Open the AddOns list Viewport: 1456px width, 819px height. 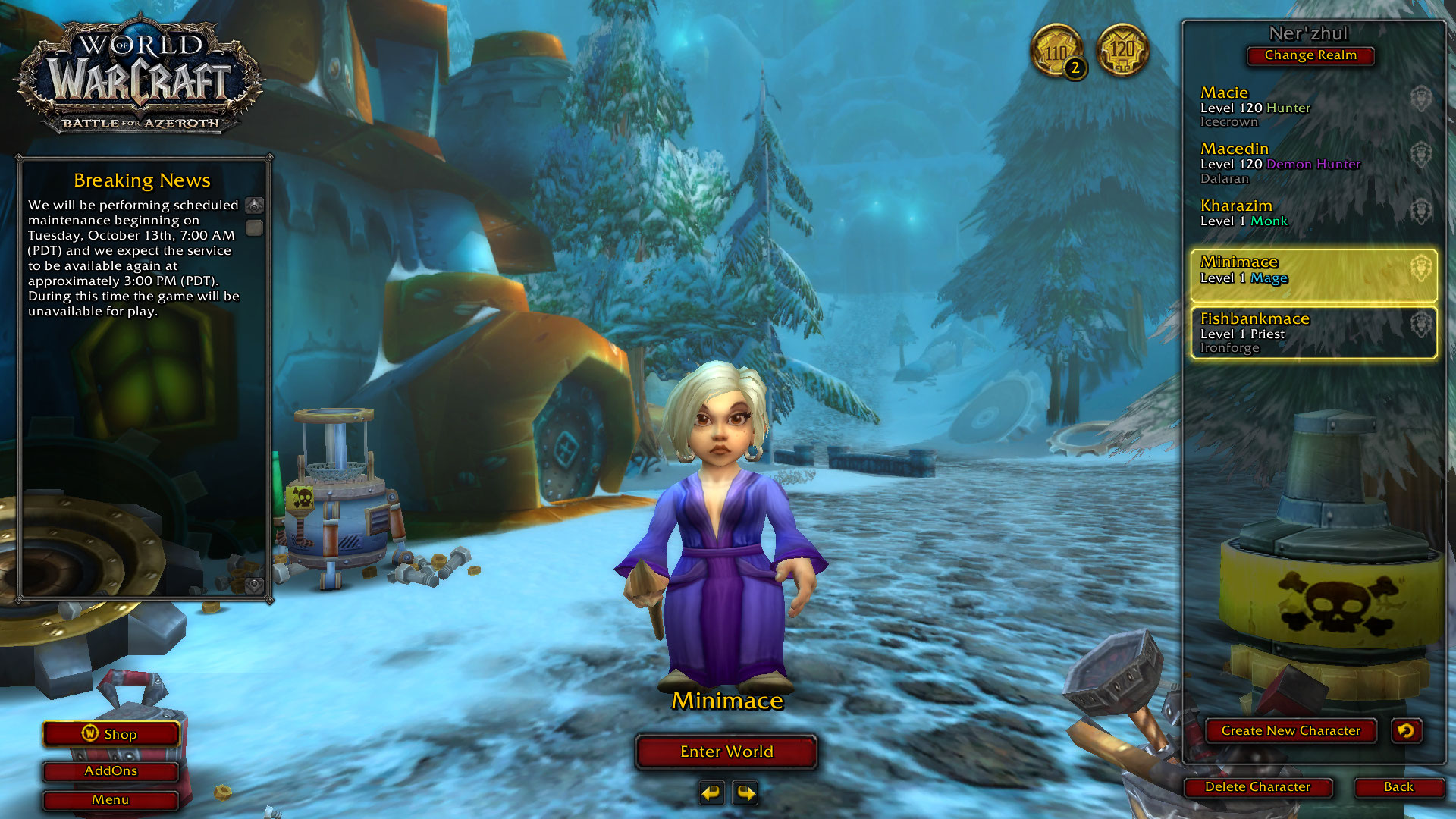(x=111, y=771)
